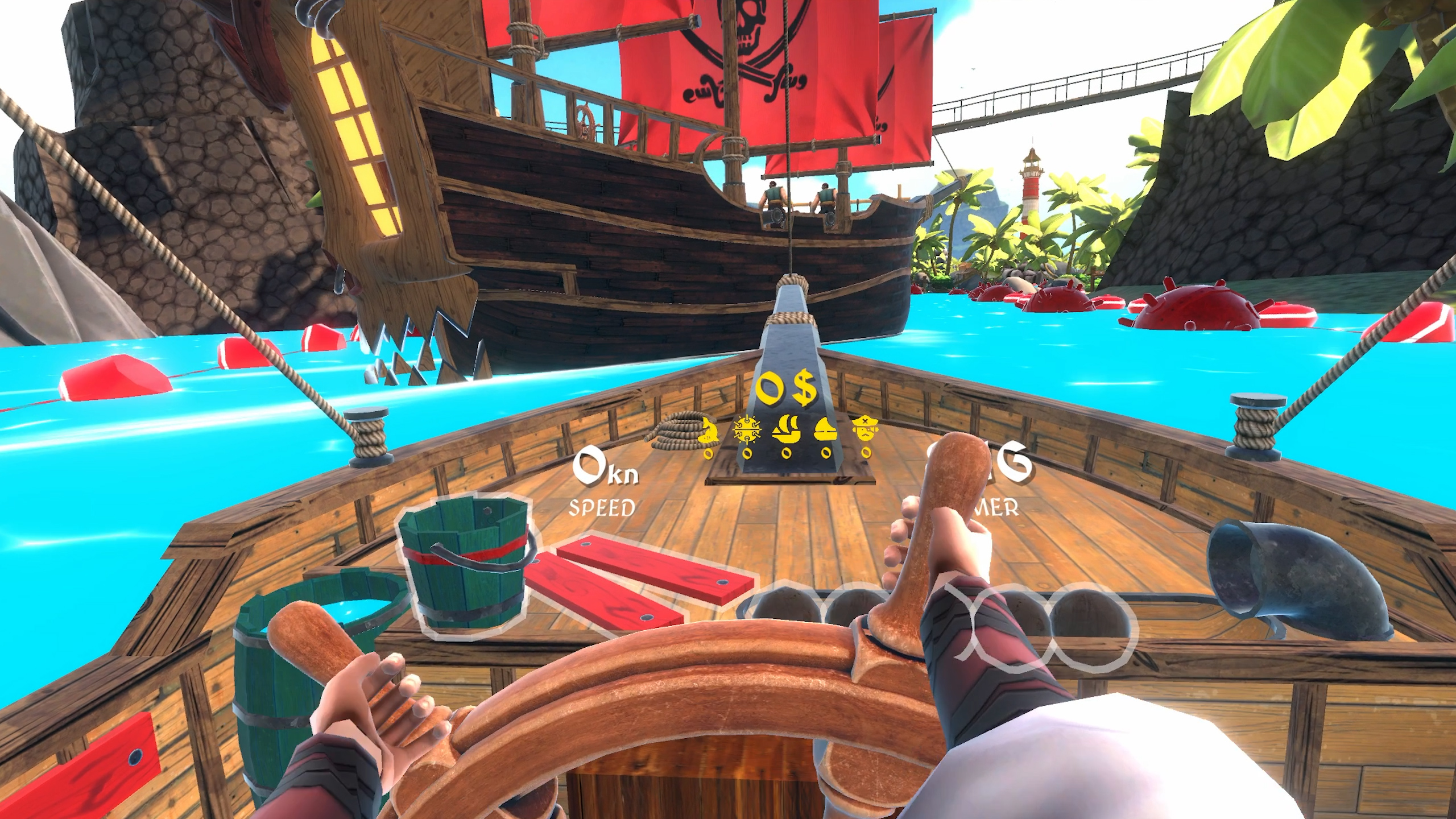The width and height of the screenshot is (1456, 819).
Task: Select the outlined green bucket
Action: coord(464,566)
